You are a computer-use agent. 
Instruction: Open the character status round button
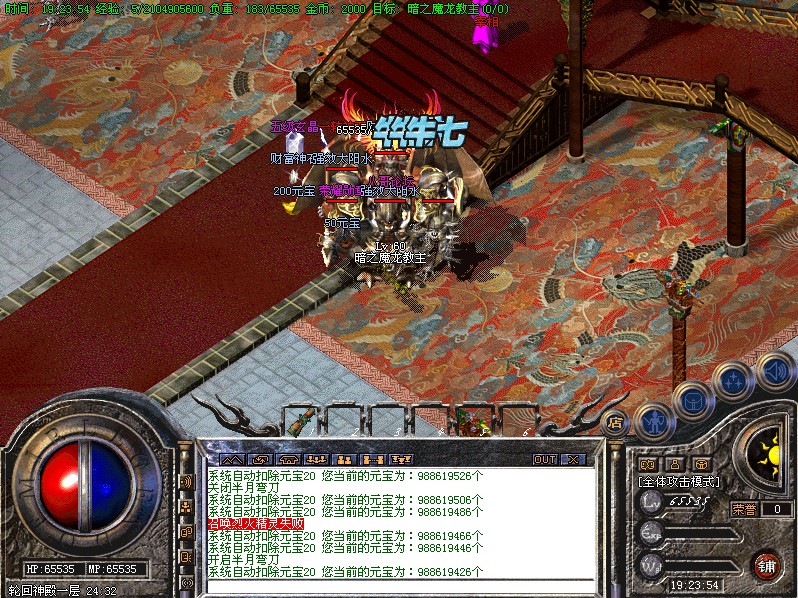(x=654, y=423)
